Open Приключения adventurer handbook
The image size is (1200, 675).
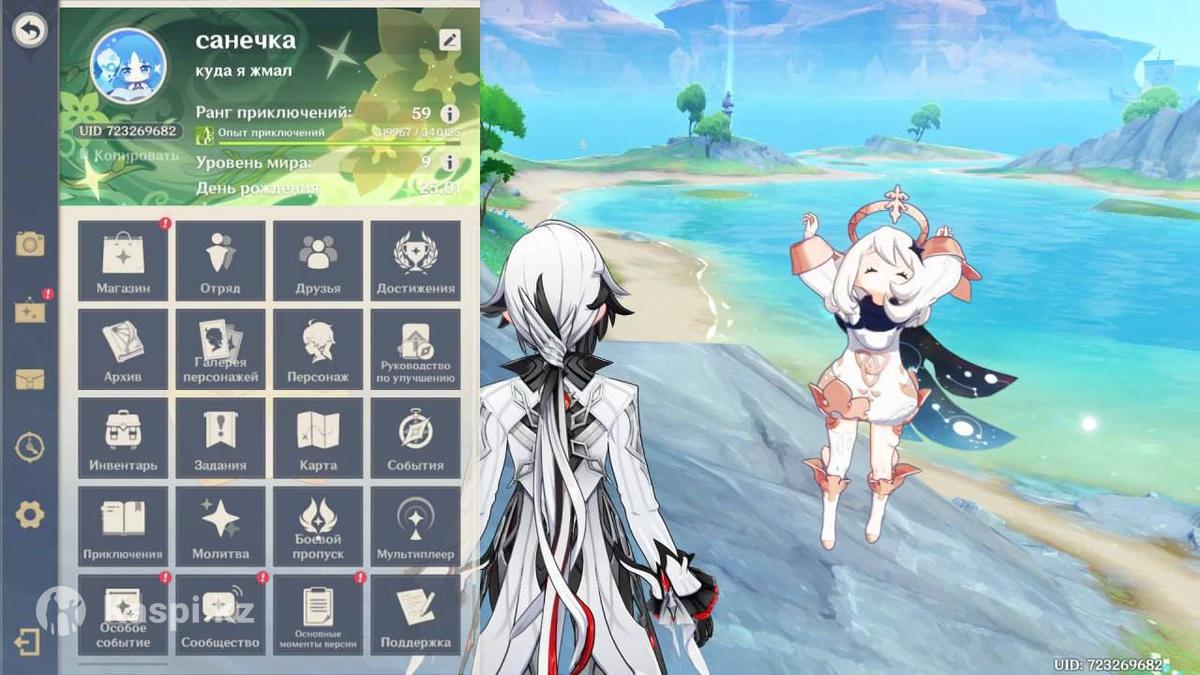click(x=123, y=526)
